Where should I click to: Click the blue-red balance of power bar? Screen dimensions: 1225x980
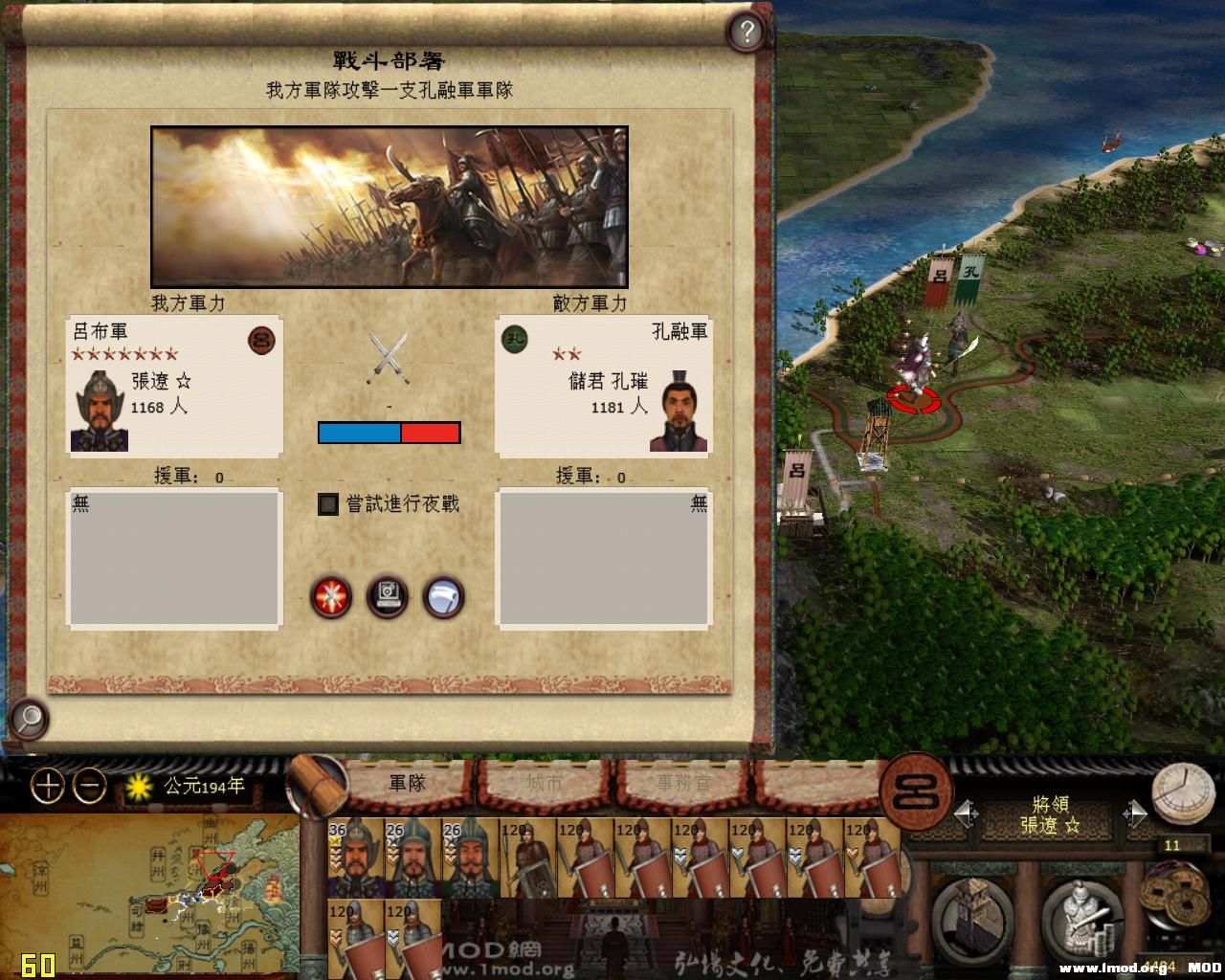tap(388, 433)
